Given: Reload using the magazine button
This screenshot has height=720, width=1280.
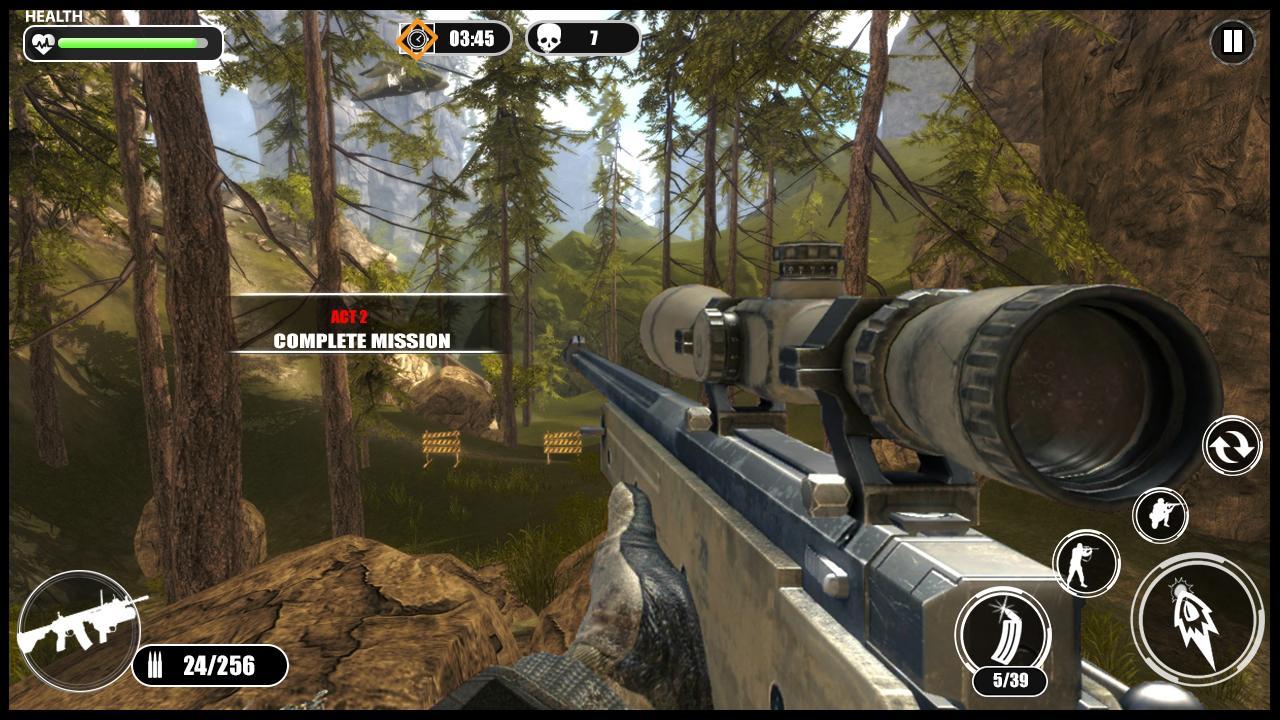Looking at the screenshot, I should 1002,634.
